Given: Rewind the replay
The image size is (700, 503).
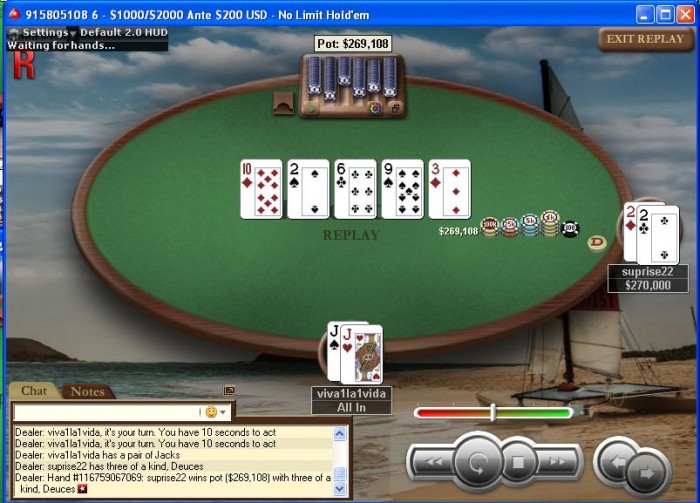Looking at the screenshot, I should coord(430,463).
